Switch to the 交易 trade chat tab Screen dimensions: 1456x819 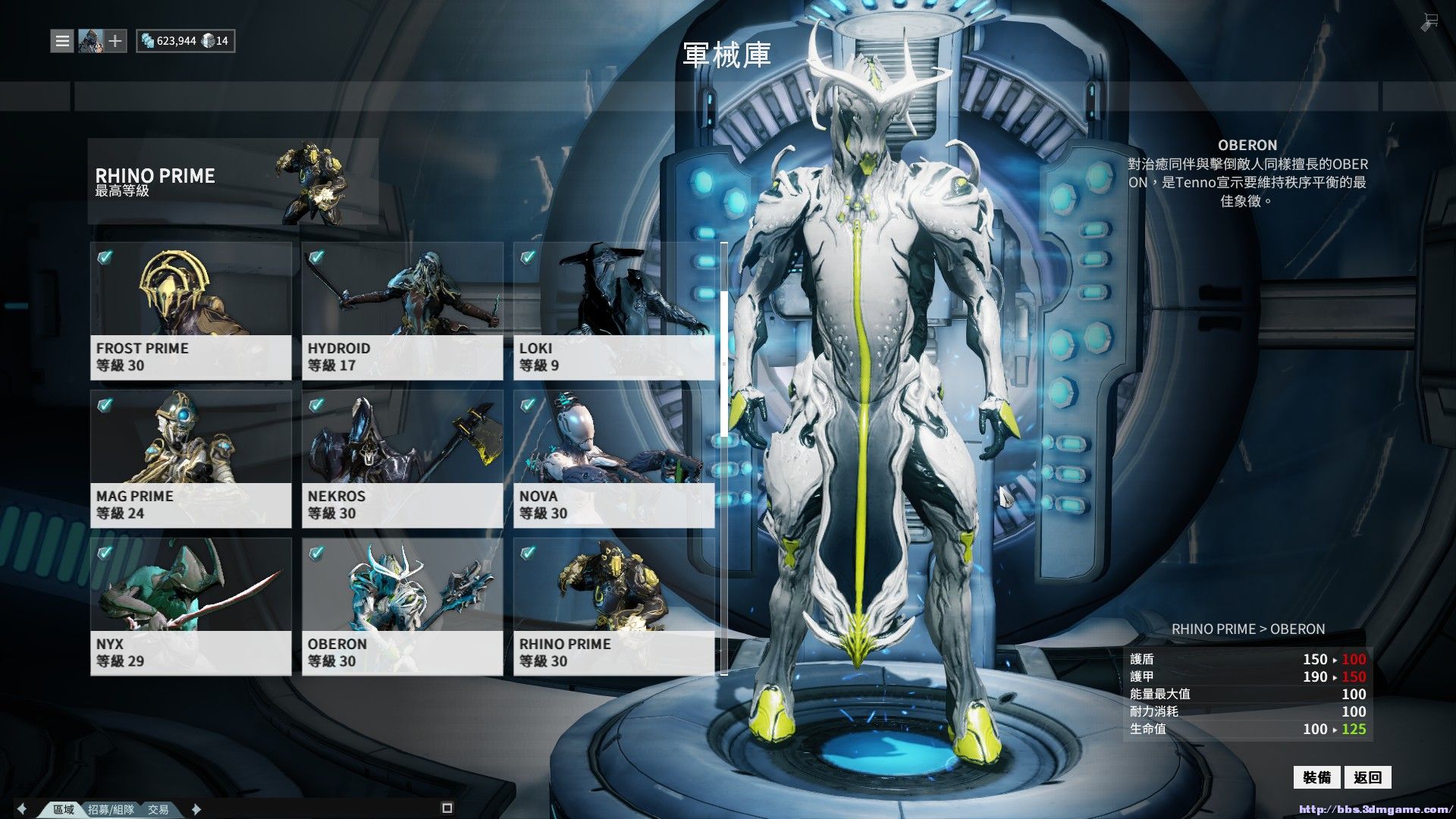[x=158, y=809]
